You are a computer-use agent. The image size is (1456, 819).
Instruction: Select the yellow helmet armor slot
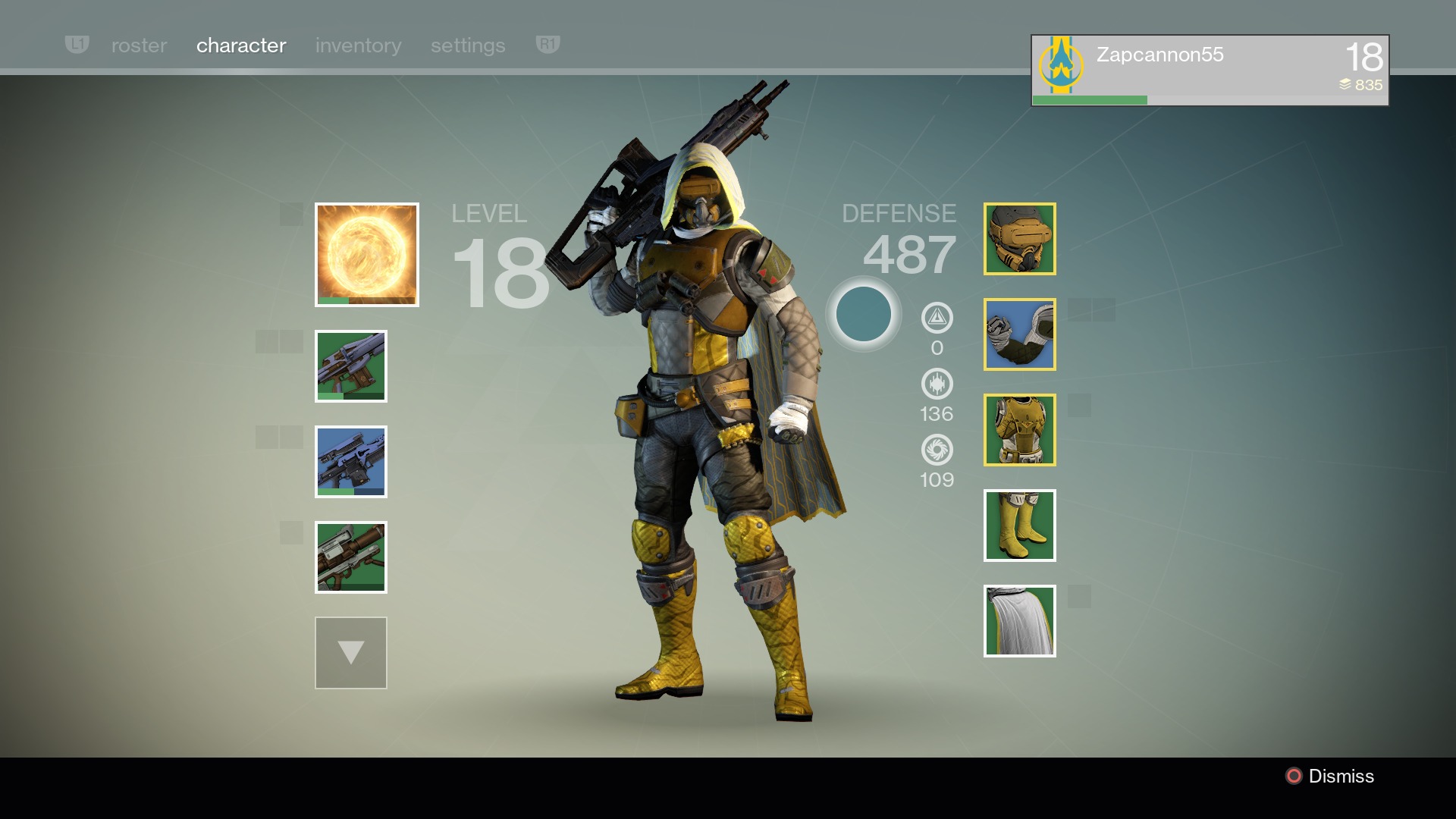pos(1020,239)
